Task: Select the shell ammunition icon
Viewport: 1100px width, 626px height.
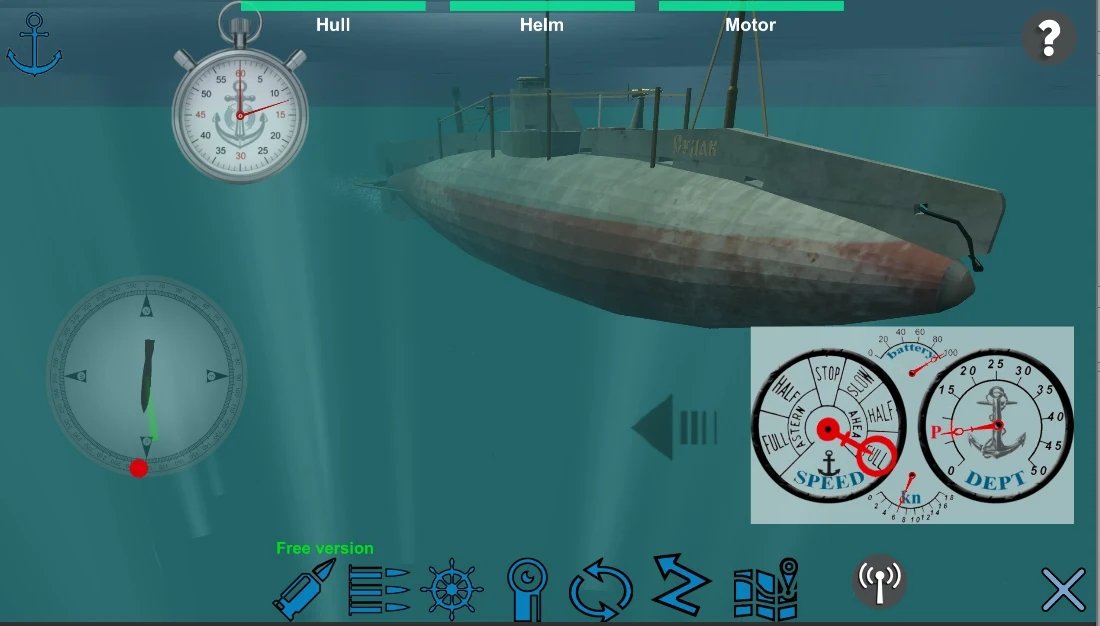Action: tap(304, 590)
